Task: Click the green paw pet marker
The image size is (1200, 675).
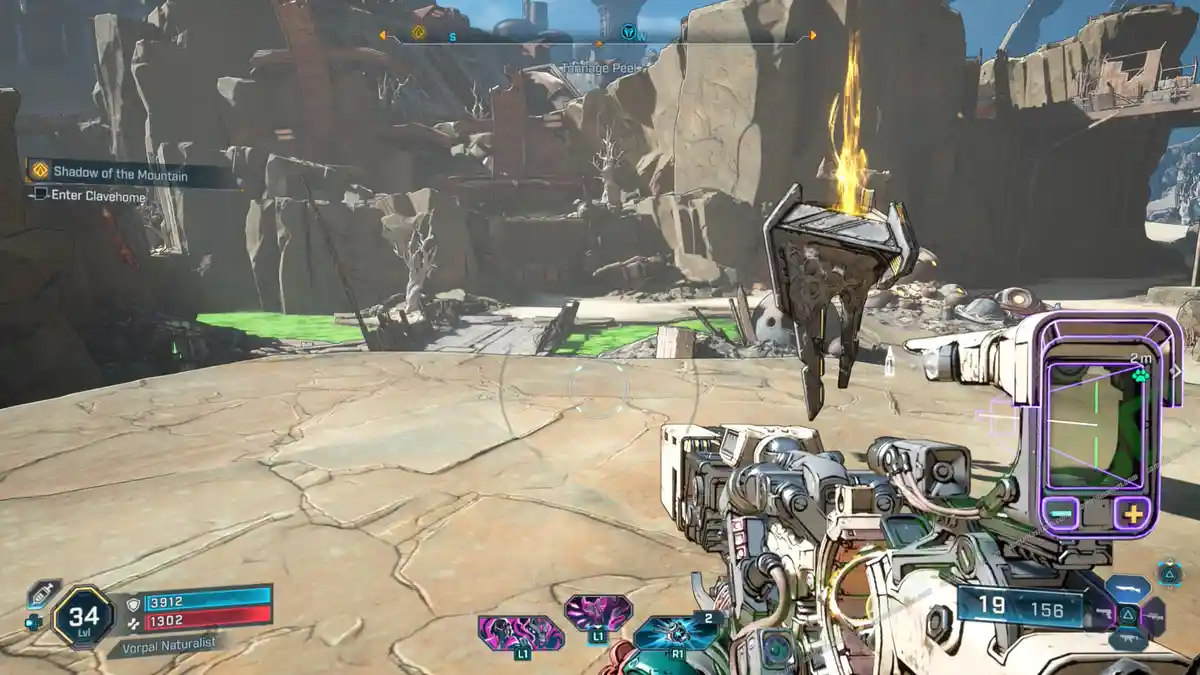Action: coord(1140,377)
